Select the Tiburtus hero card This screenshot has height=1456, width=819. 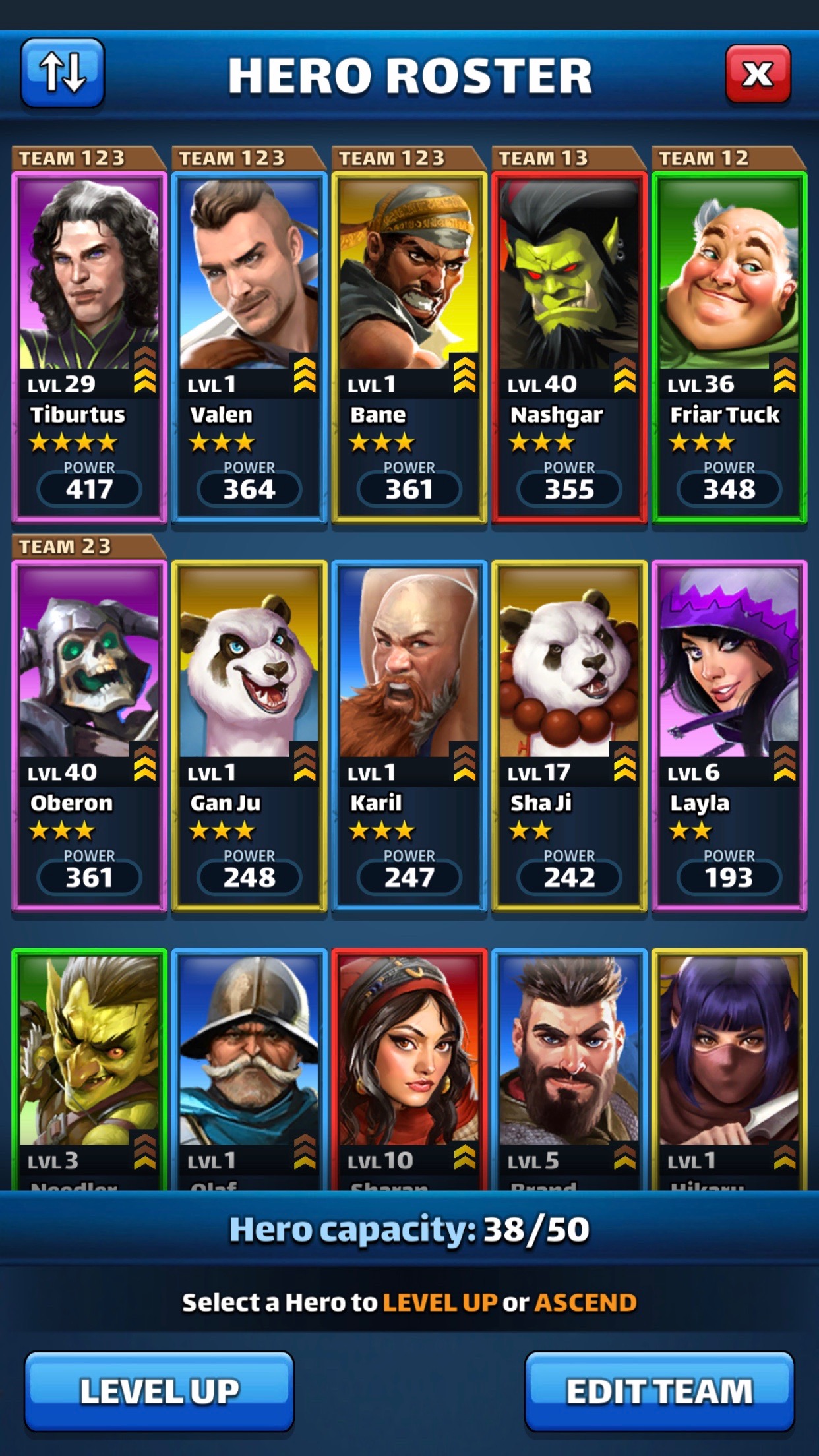pyautogui.click(x=89, y=346)
